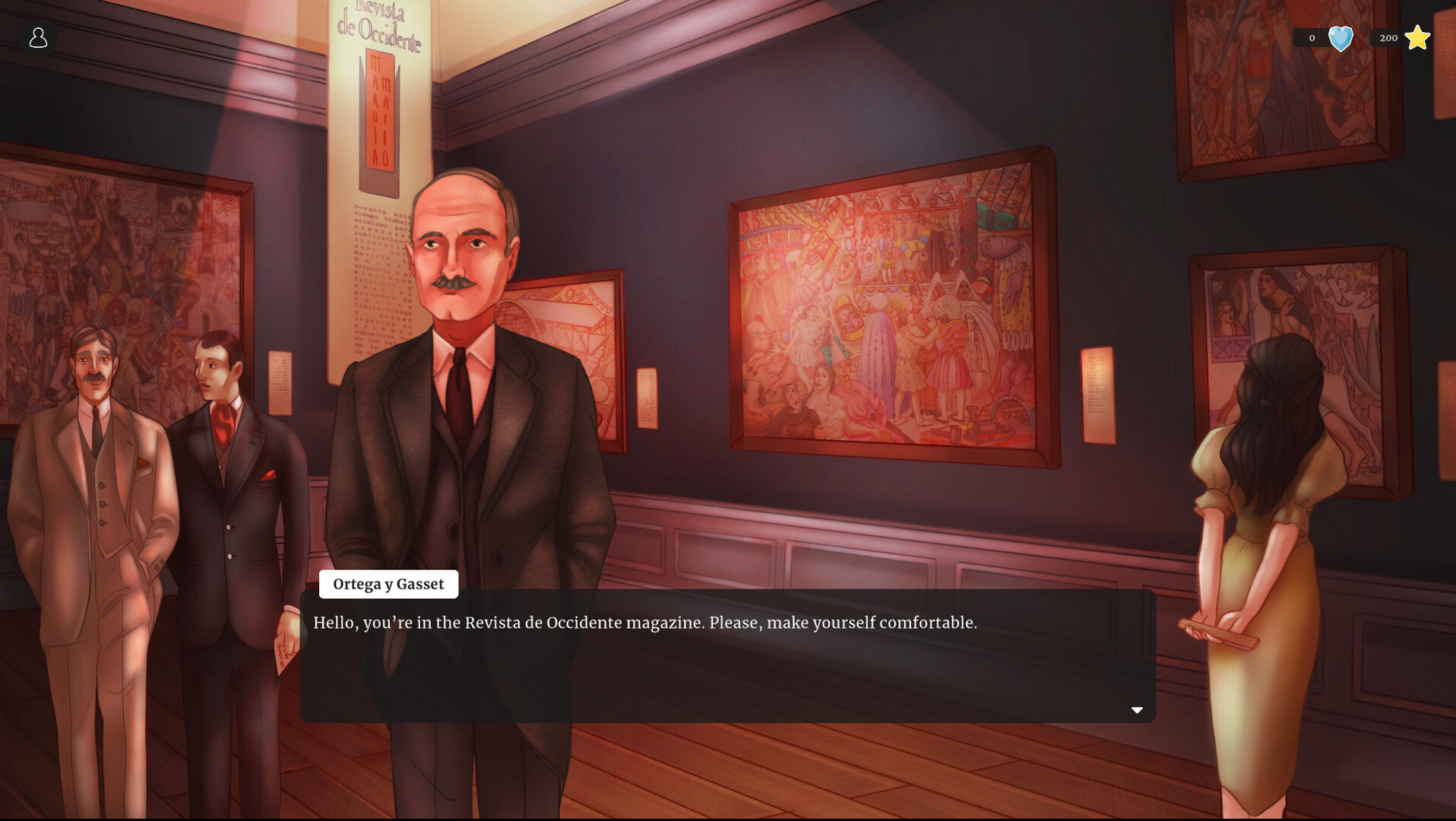Click the dialogue text to continue
Image resolution: width=1456 pixels, height=821 pixels.
(x=644, y=622)
